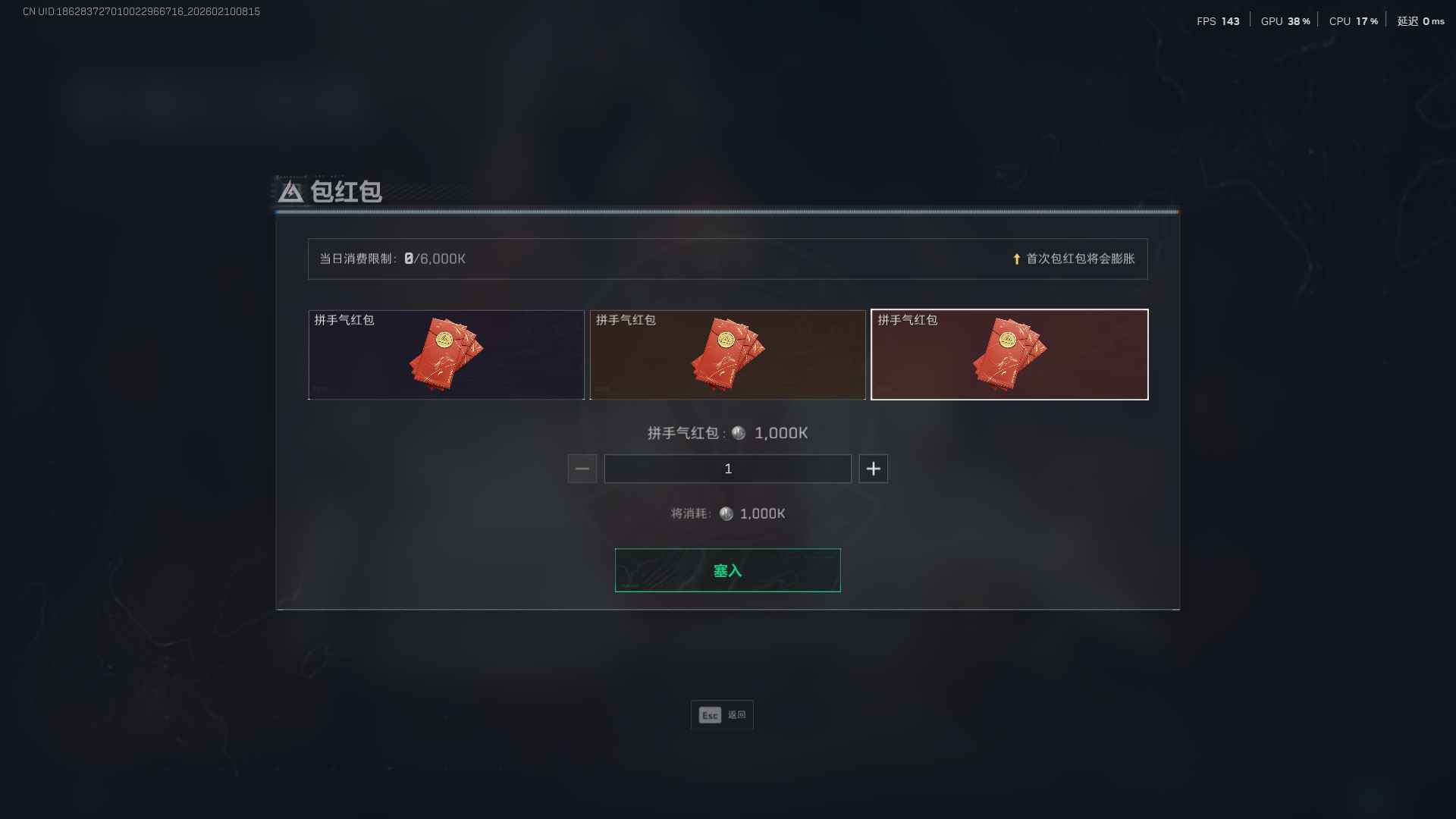Open the 首次包红包将会膨胀 hint
This screenshot has height=819, width=1456.
[1080, 259]
